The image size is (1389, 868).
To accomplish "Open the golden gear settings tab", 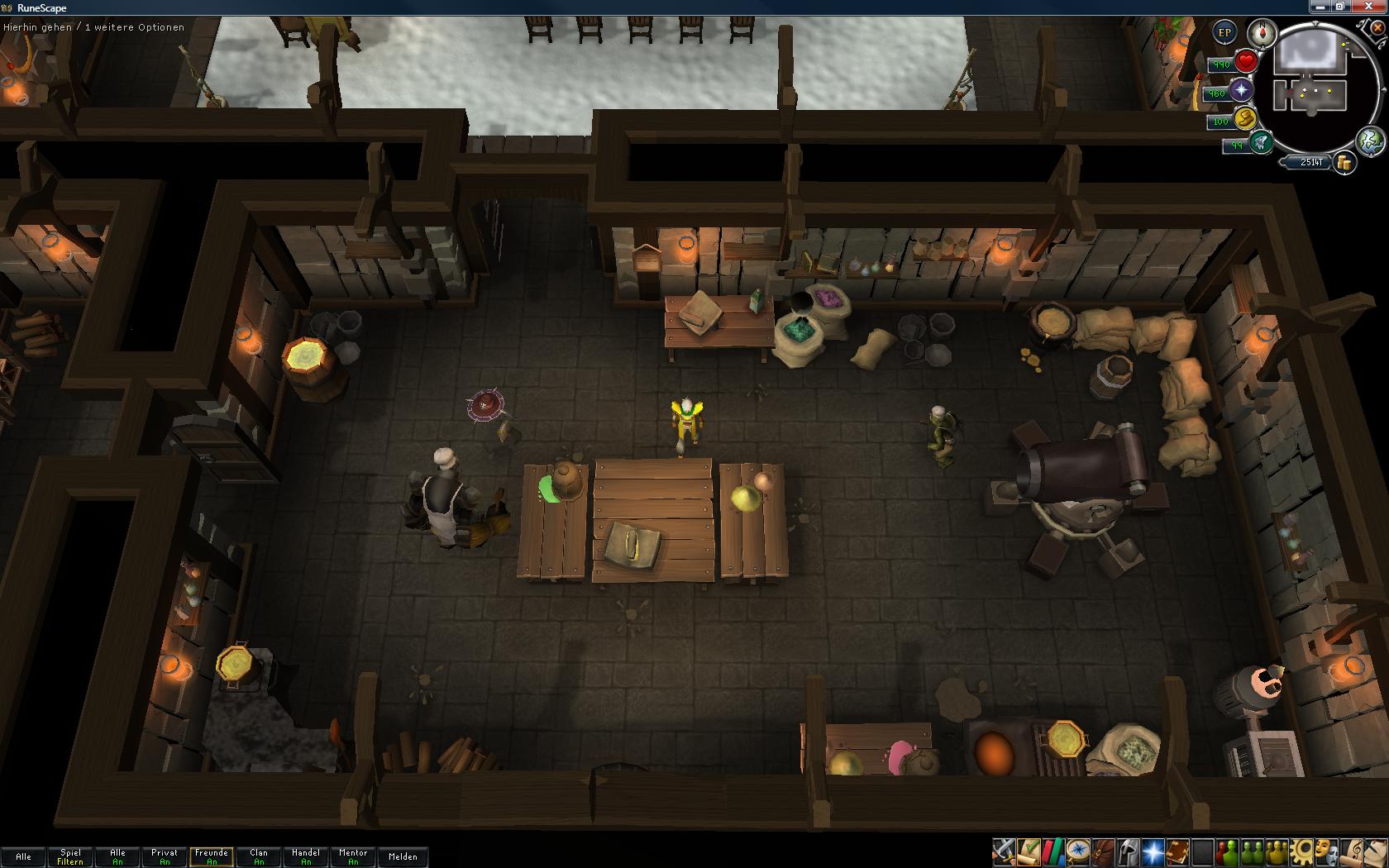I will [1301, 851].
